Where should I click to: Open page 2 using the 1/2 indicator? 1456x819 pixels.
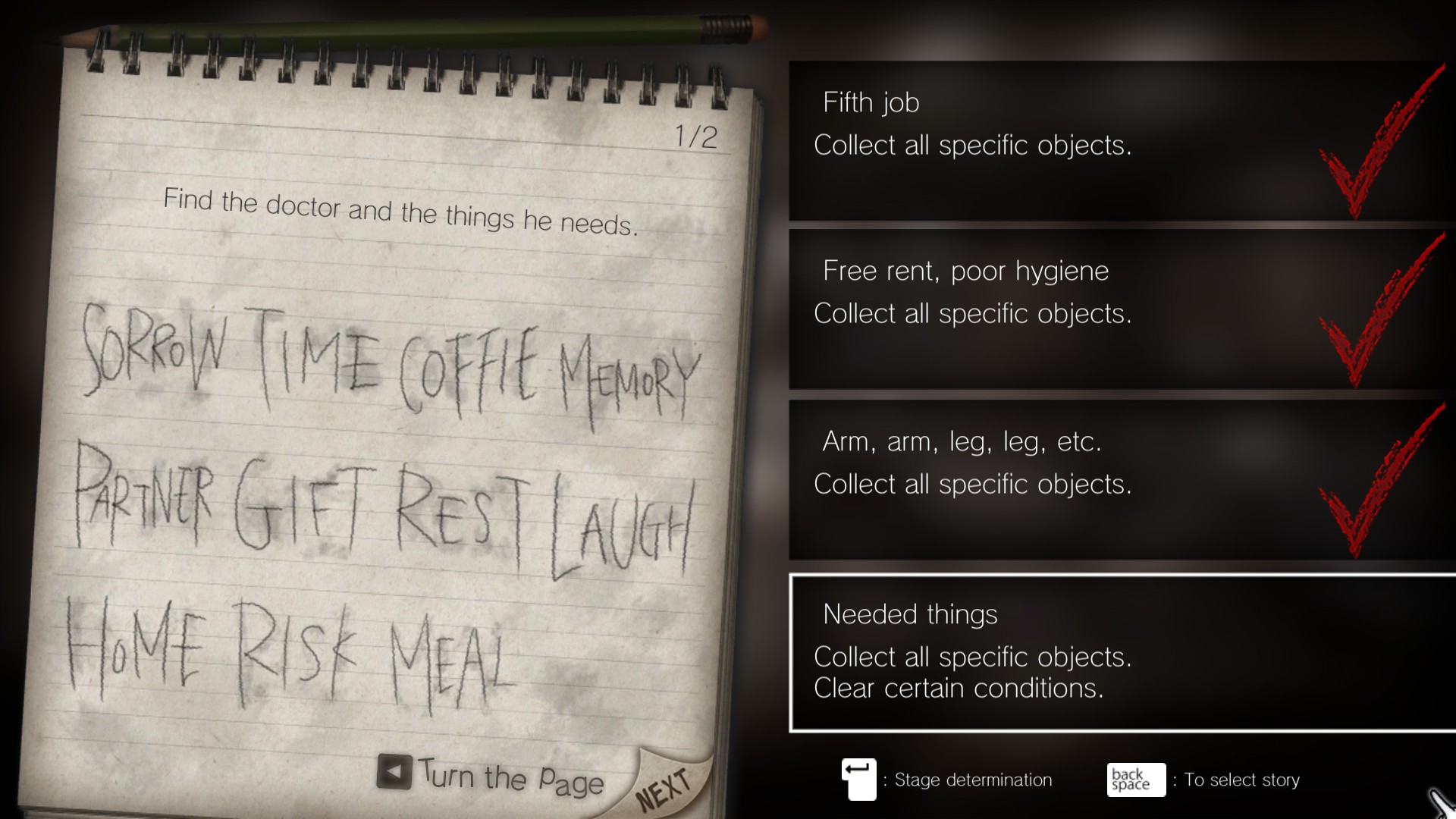pyautogui.click(x=695, y=136)
